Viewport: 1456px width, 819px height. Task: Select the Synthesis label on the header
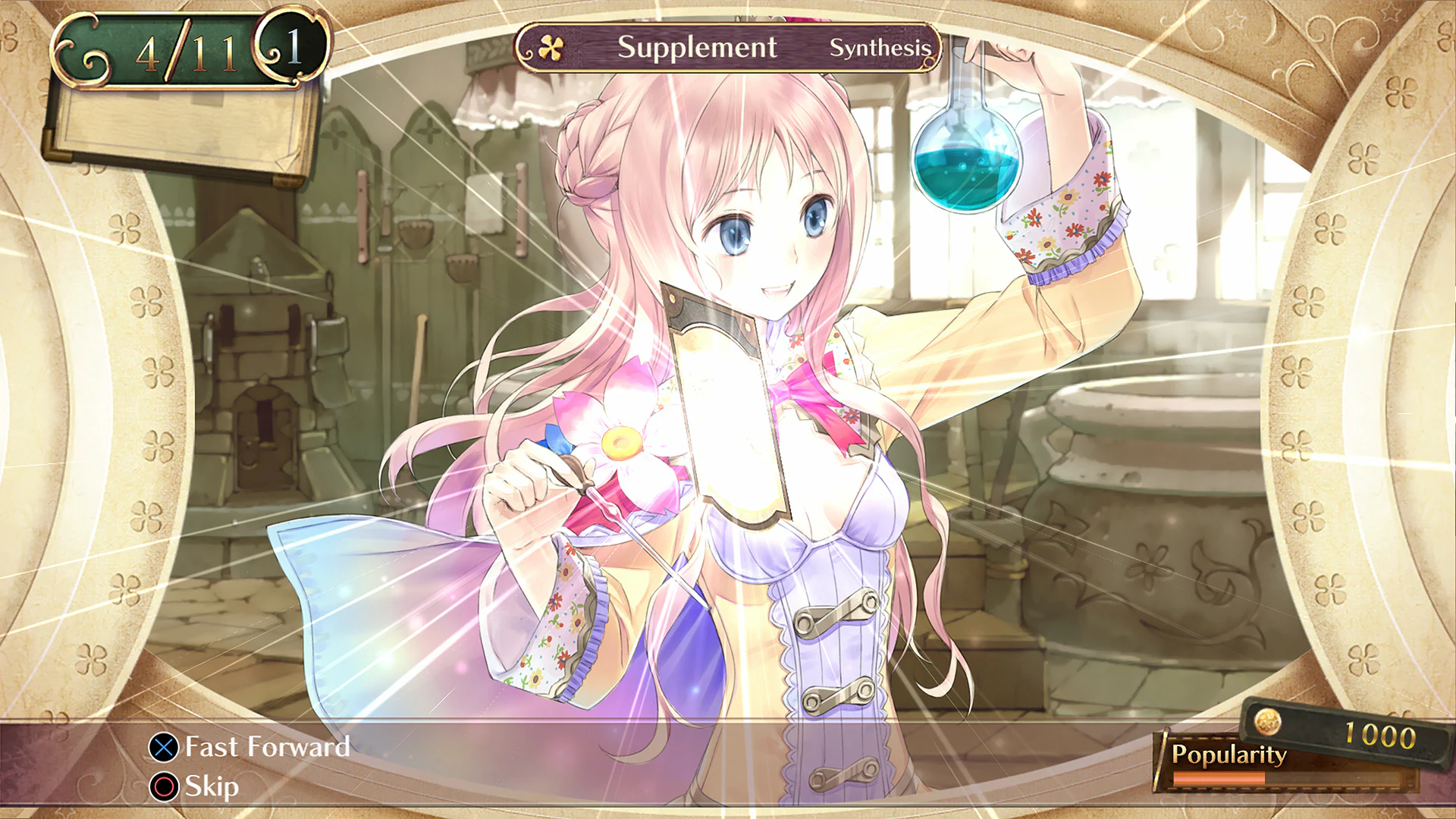(x=881, y=49)
